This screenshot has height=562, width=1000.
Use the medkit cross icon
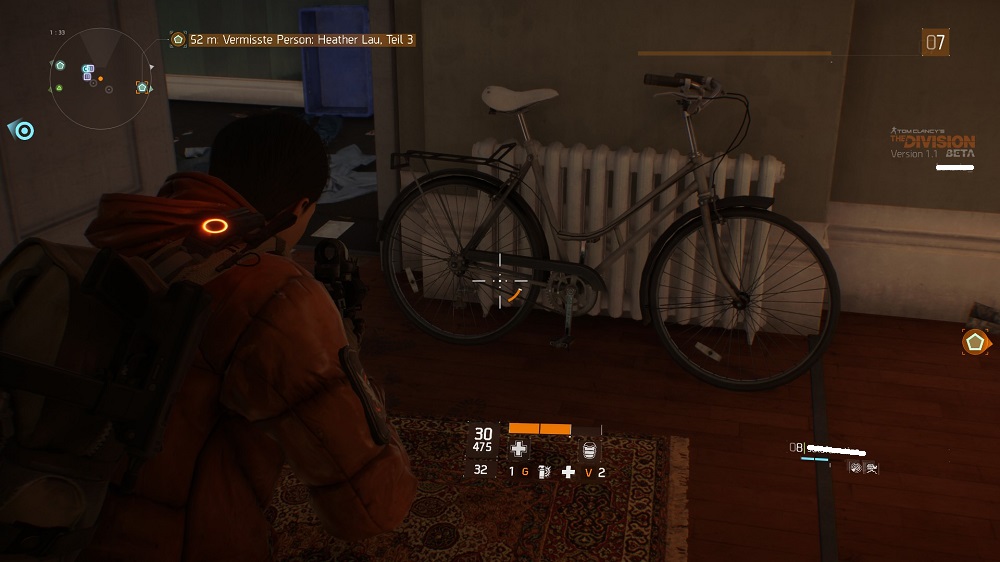click(518, 449)
